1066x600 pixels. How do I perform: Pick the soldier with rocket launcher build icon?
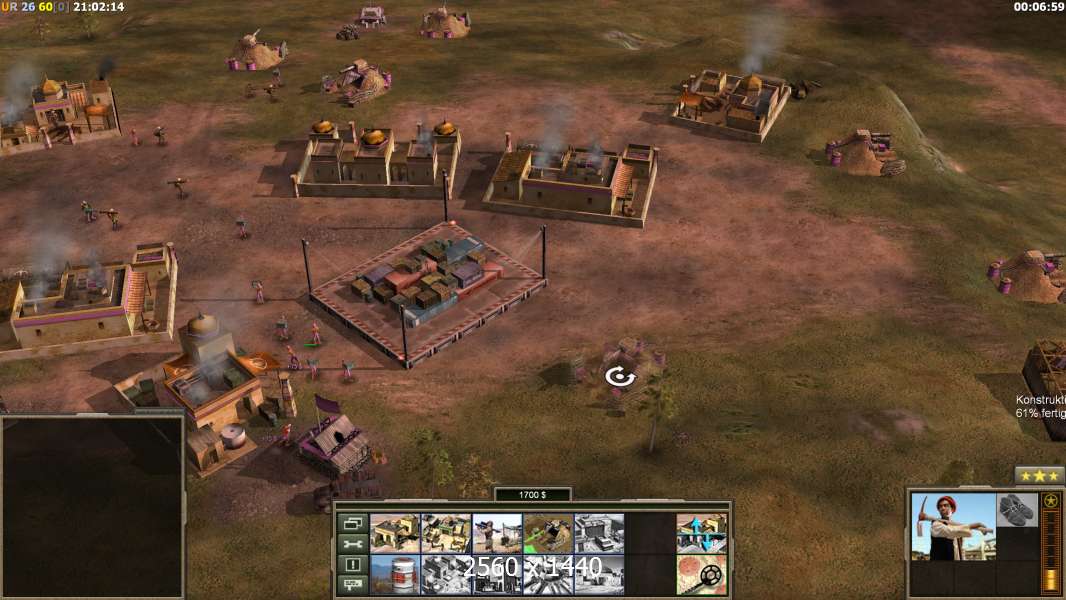[x=497, y=533]
